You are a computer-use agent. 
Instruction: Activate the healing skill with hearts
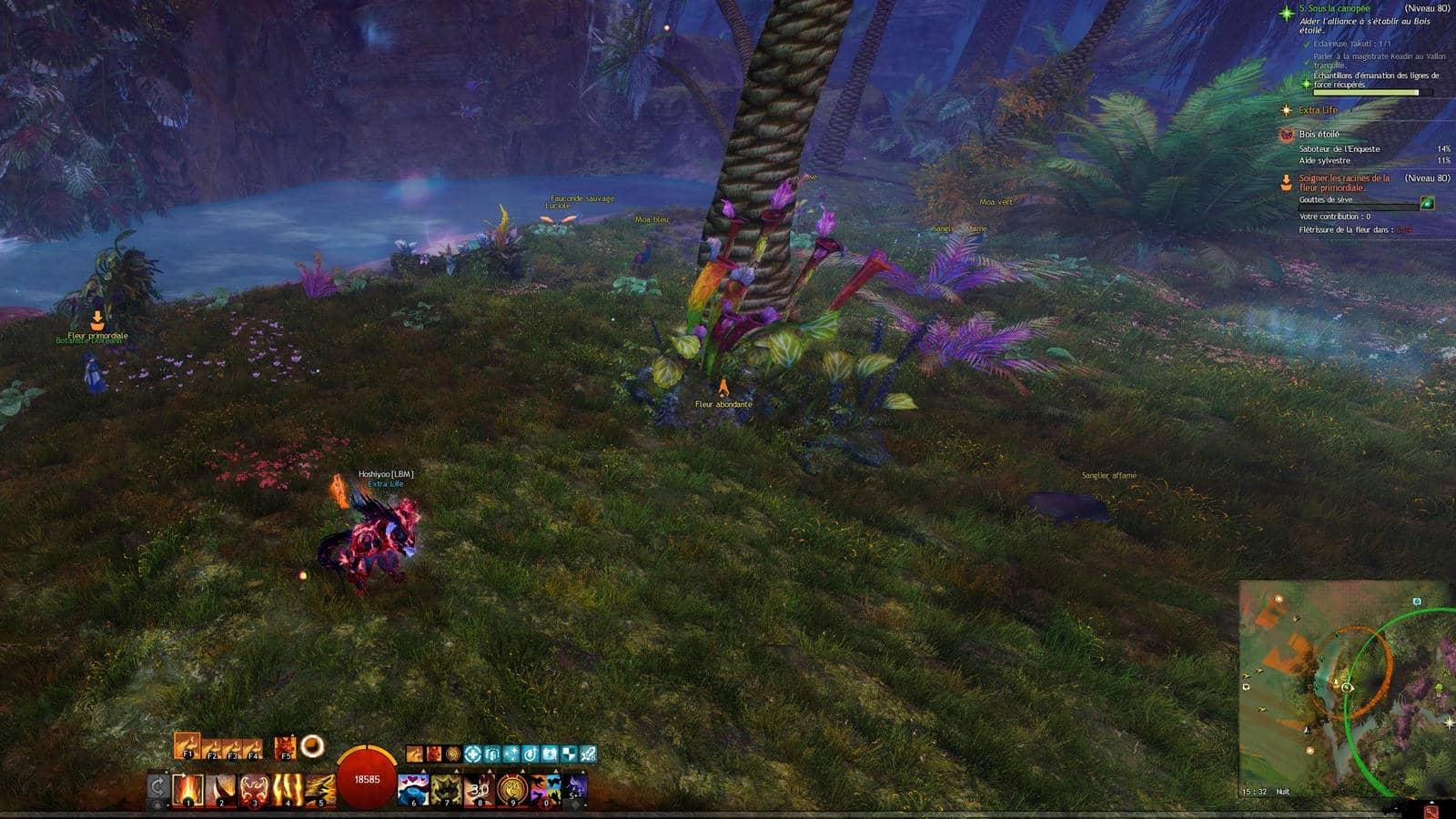[x=413, y=788]
